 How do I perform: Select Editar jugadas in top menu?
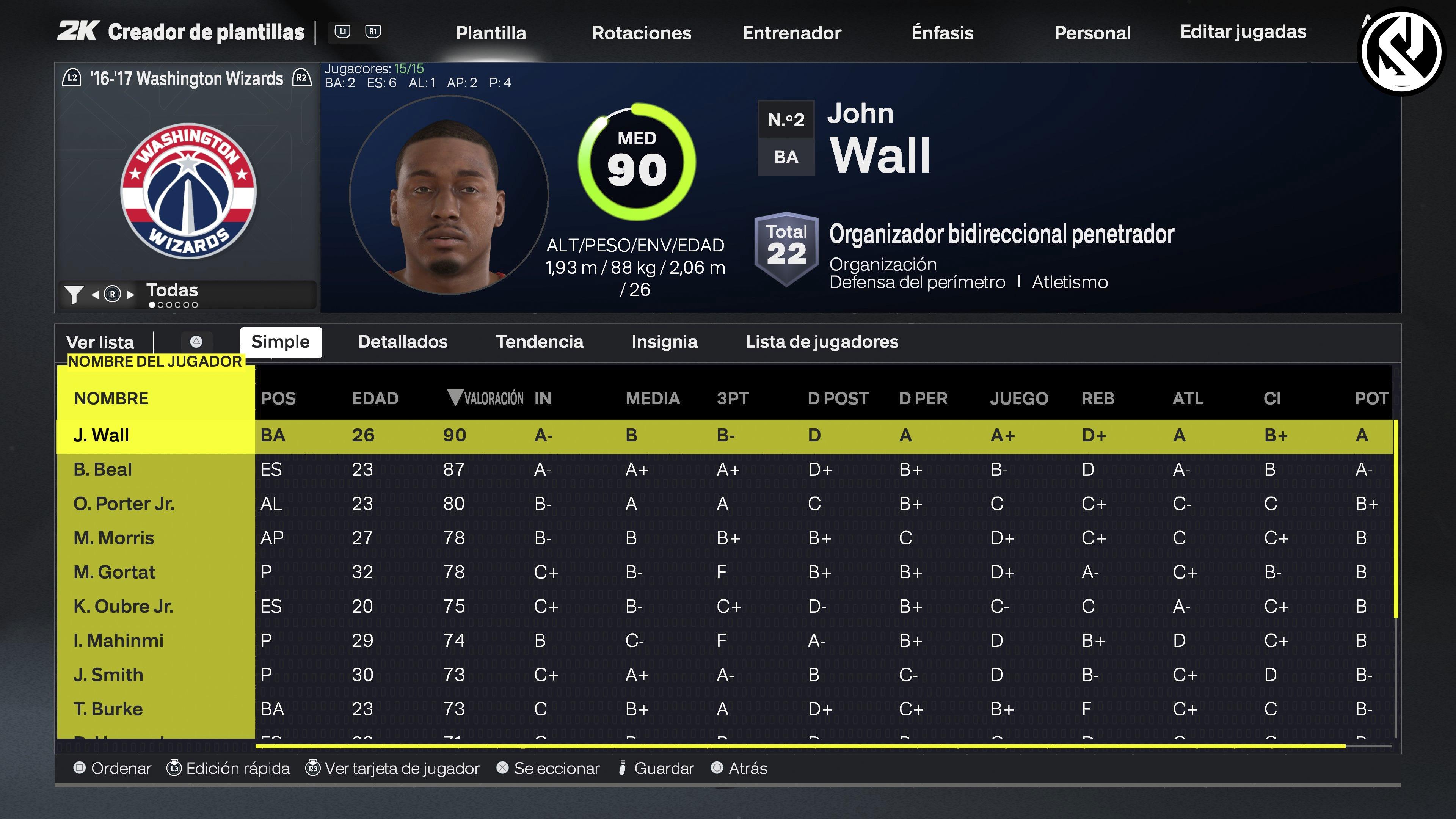click(x=1243, y=31)
